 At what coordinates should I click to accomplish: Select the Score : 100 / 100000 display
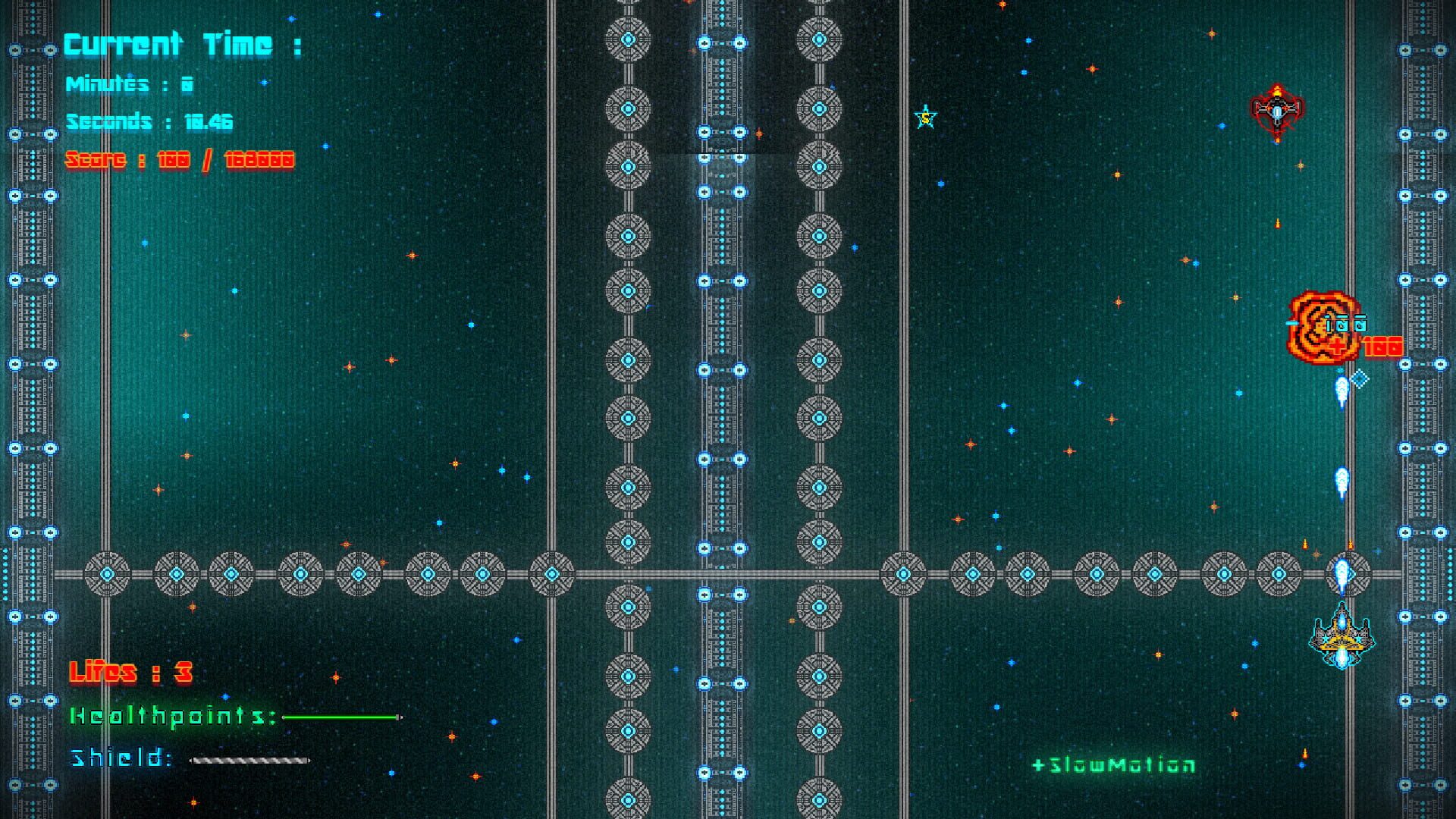coord(180,160)
